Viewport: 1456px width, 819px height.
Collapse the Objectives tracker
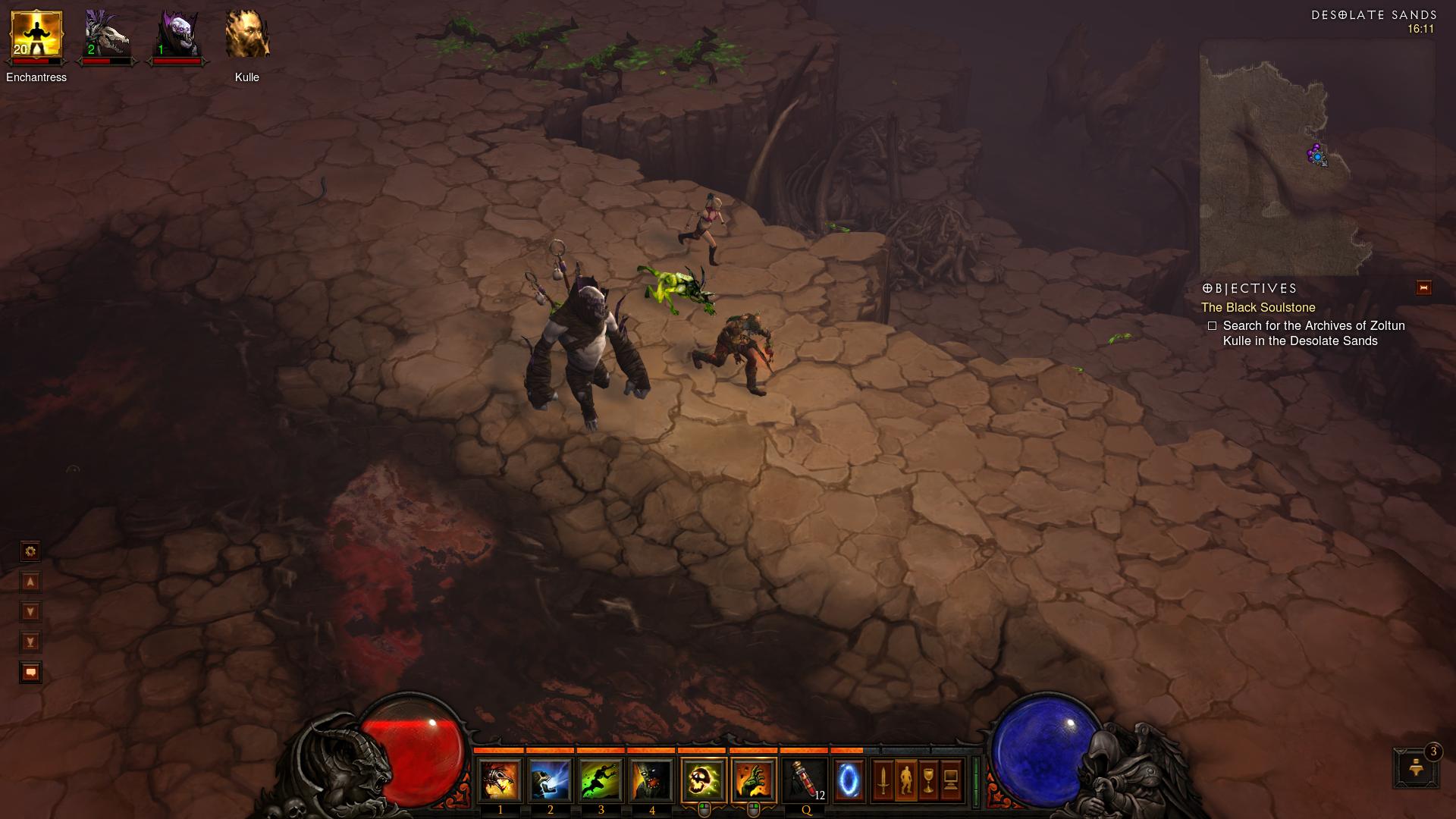(1423, 287)
